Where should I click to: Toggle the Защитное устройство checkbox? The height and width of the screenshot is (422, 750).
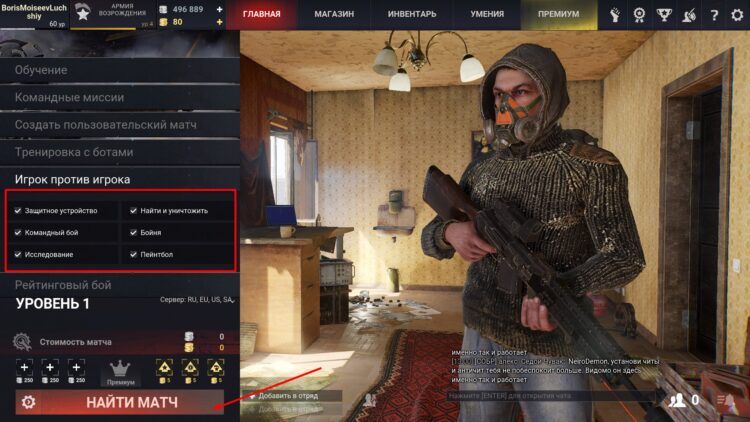pos(18,211)
